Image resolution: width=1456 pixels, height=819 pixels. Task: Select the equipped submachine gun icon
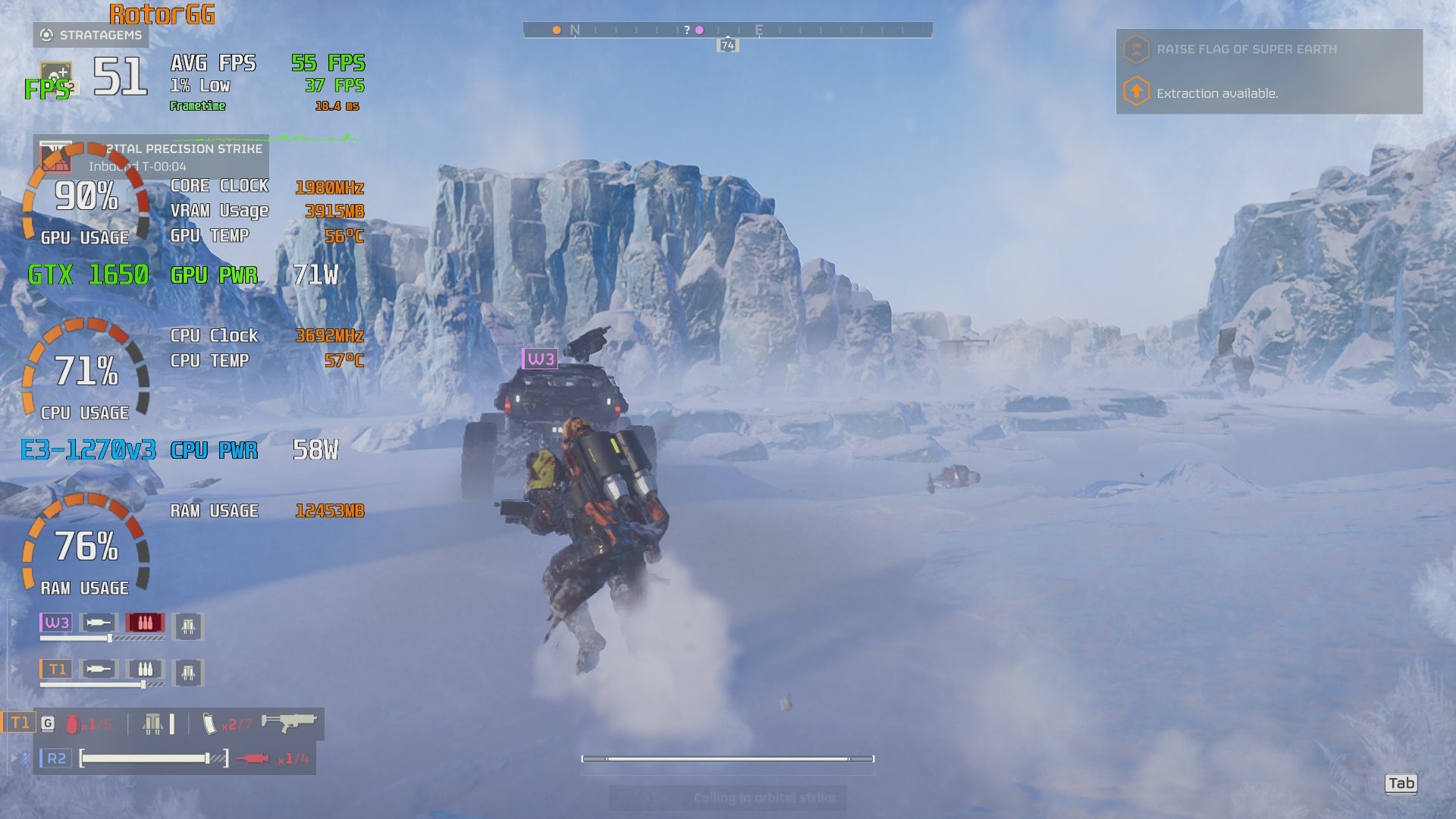(288, 722)
